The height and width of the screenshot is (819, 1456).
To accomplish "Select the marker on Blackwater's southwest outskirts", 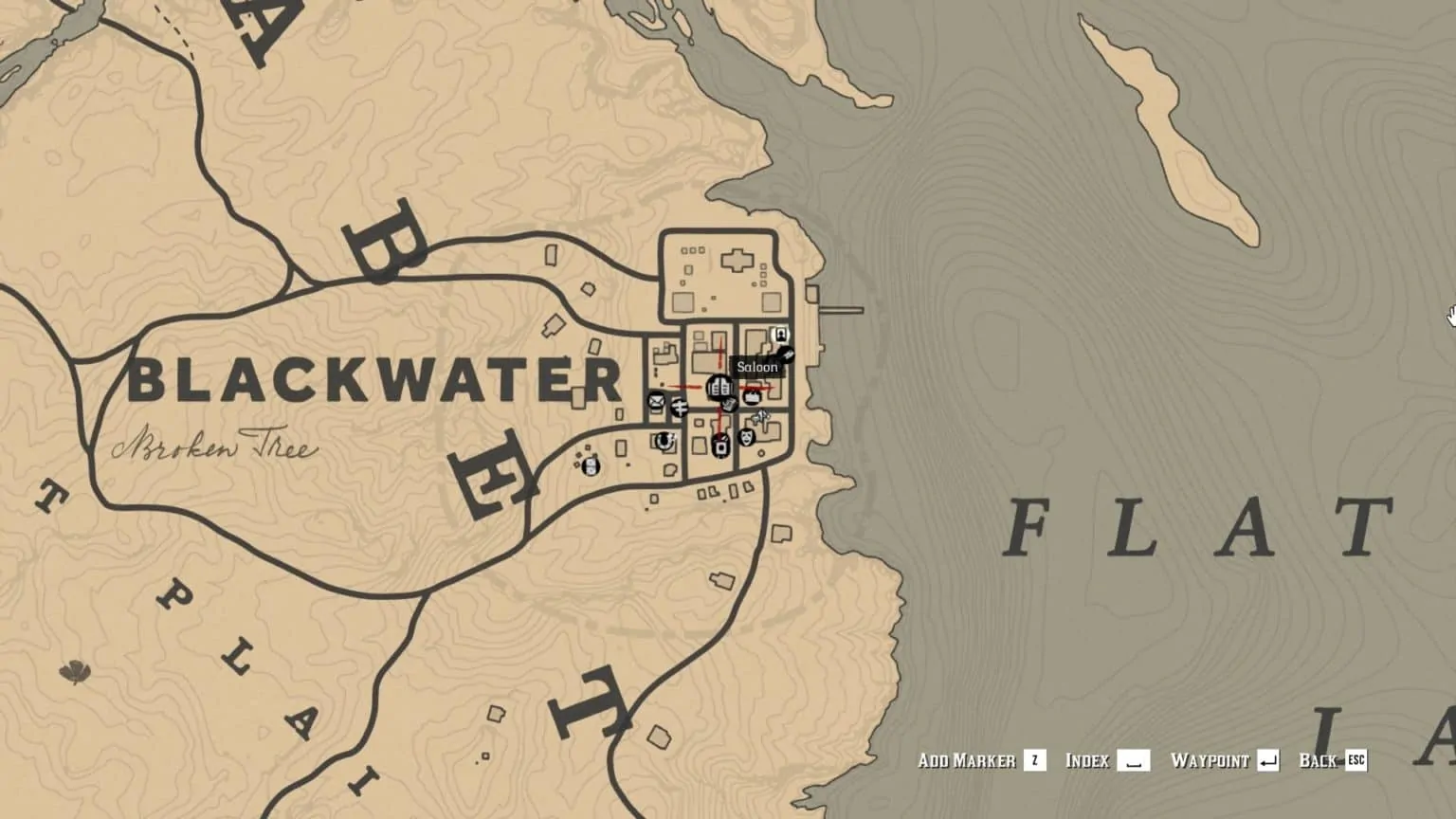I will (x=591, y=464).
